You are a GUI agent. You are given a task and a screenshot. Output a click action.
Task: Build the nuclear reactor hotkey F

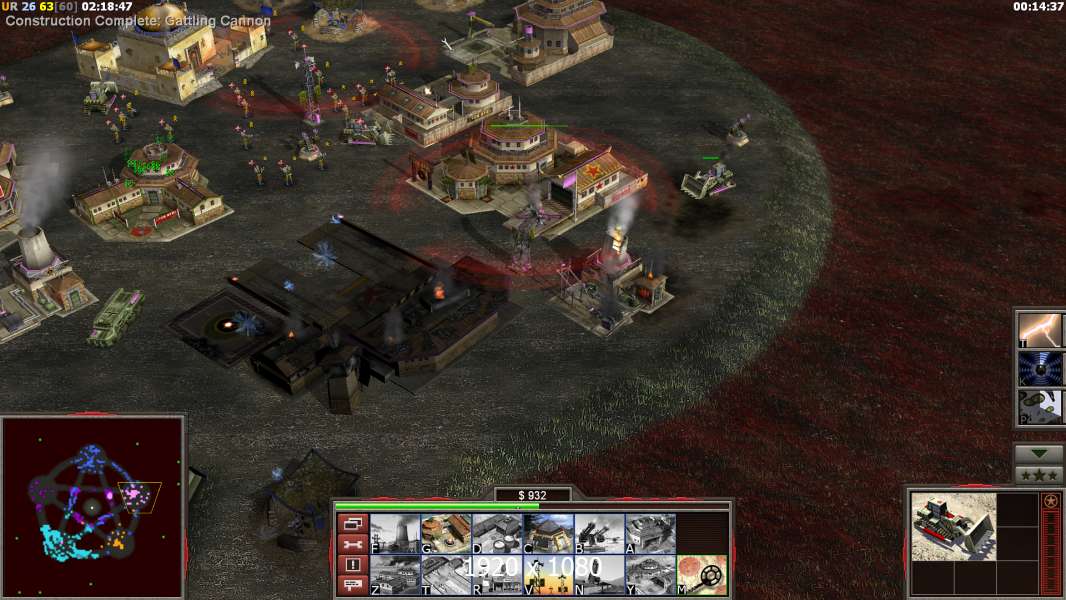click(395, 534)
